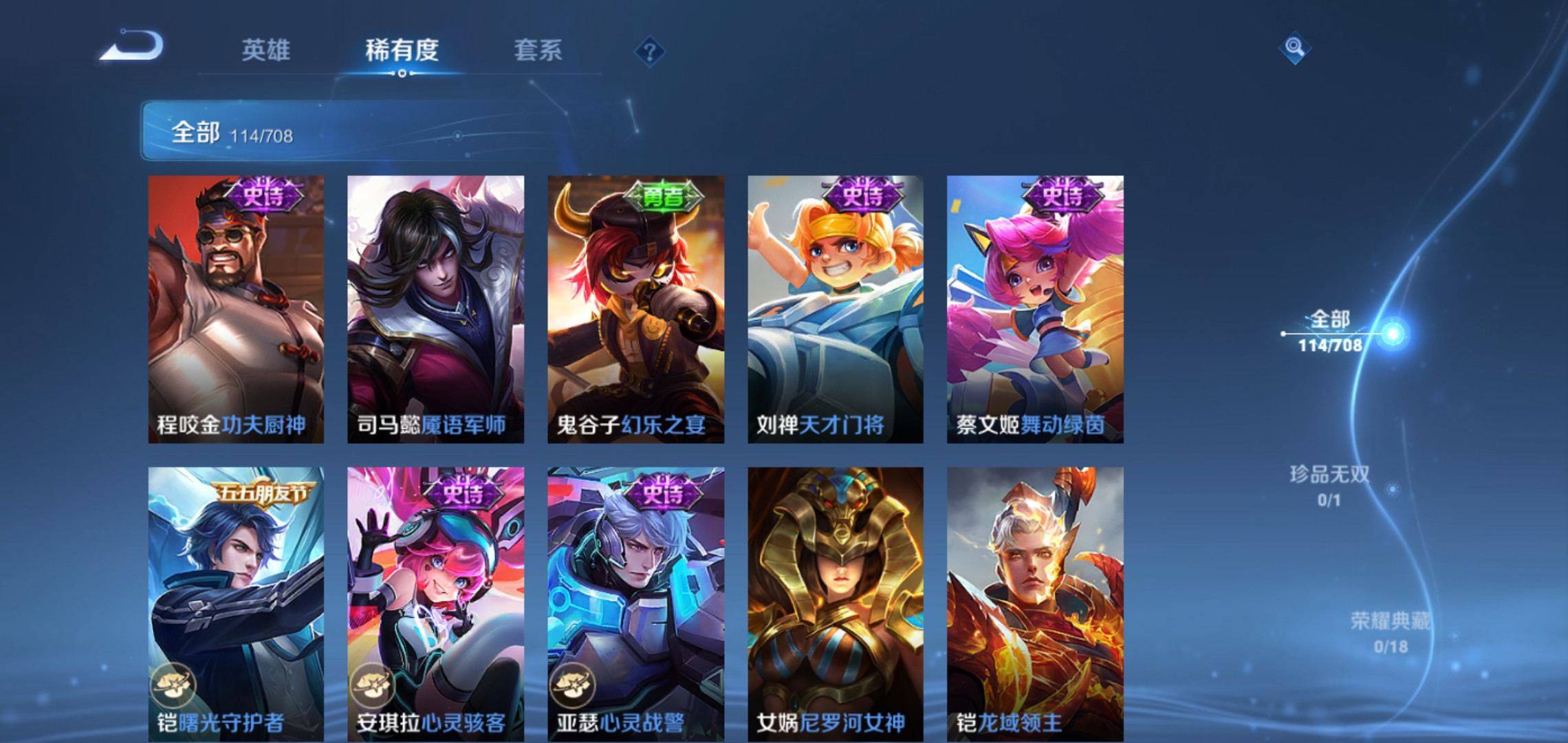1568x743 pixels.
Task: View the 刘禅 天才门将 skin card
Action: point(836,309)
